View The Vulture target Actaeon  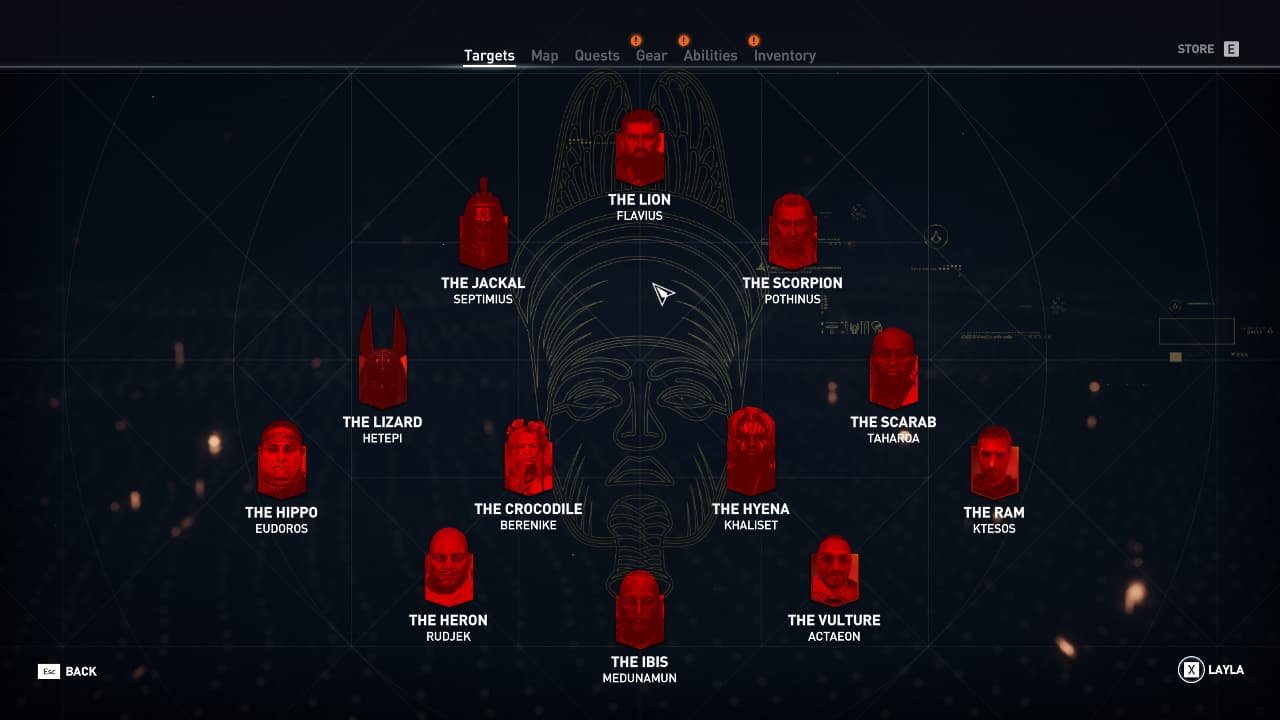(834, 572)
